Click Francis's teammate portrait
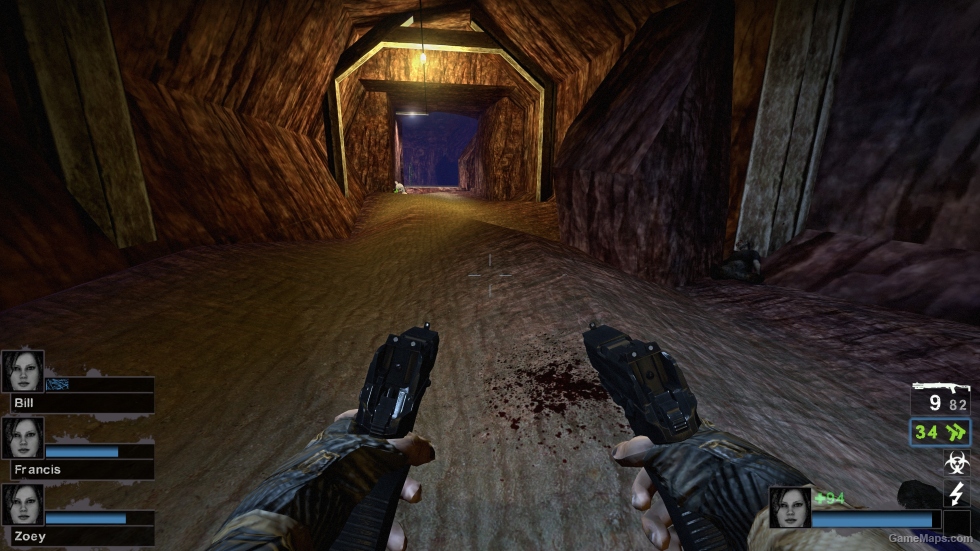Viewport: 980px width, 551px height. click(x=22, y=437)
